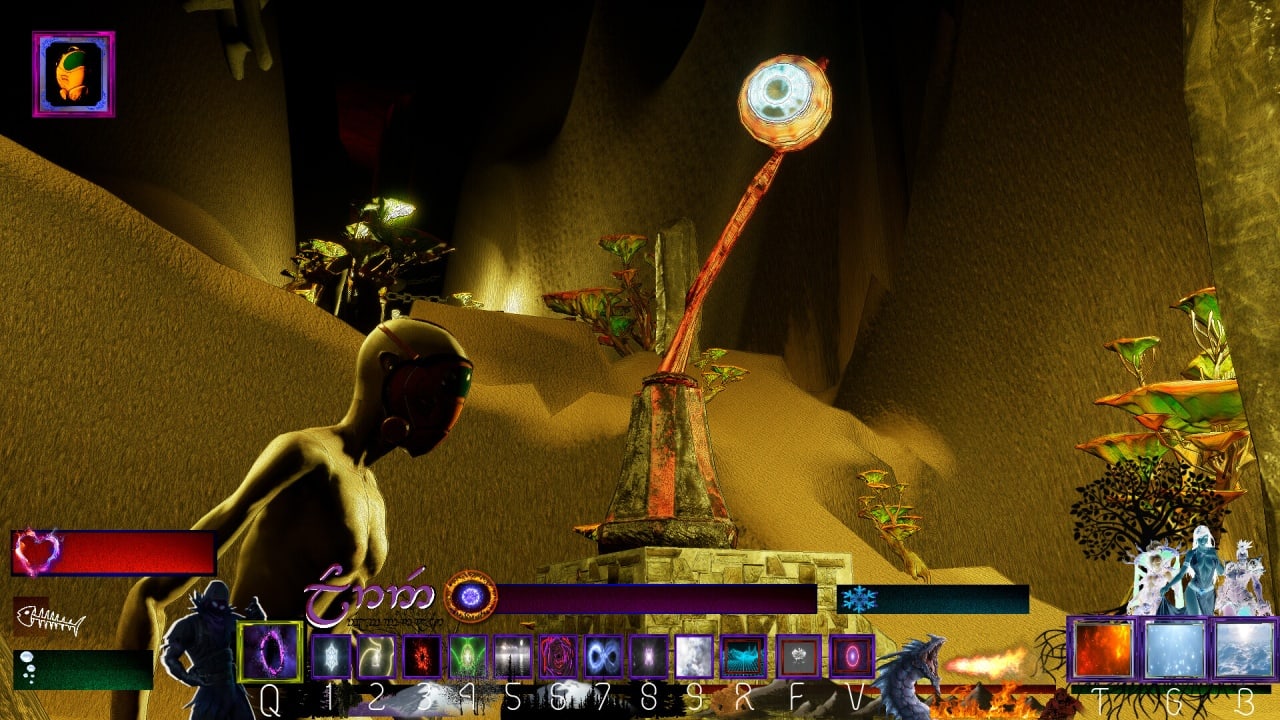Cast the pink glowing oval spell
The width and height of the screenshot is (1280, 720).
point(851,657)
